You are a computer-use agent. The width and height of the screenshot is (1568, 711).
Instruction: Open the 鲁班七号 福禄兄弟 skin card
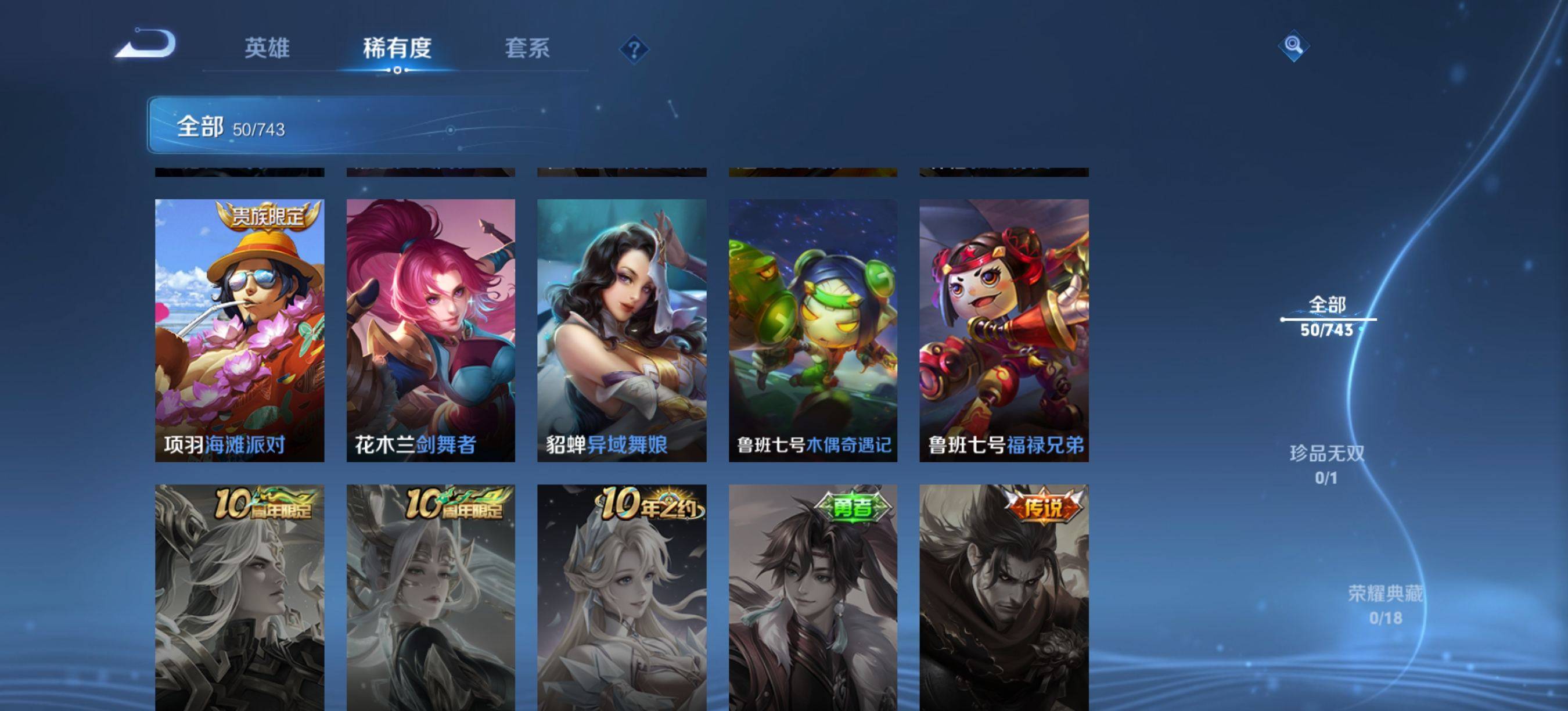(x=1004, y=330)
